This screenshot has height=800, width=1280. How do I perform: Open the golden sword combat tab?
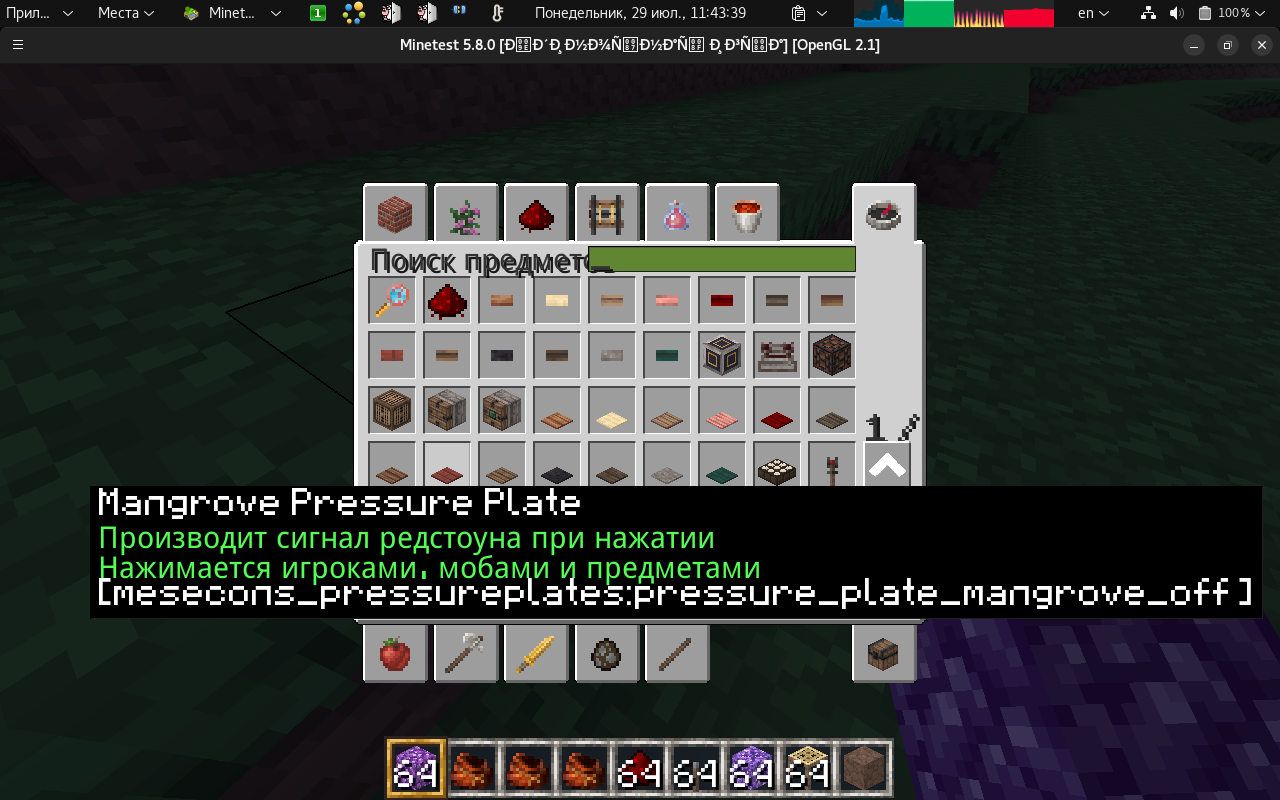[536, 654]
